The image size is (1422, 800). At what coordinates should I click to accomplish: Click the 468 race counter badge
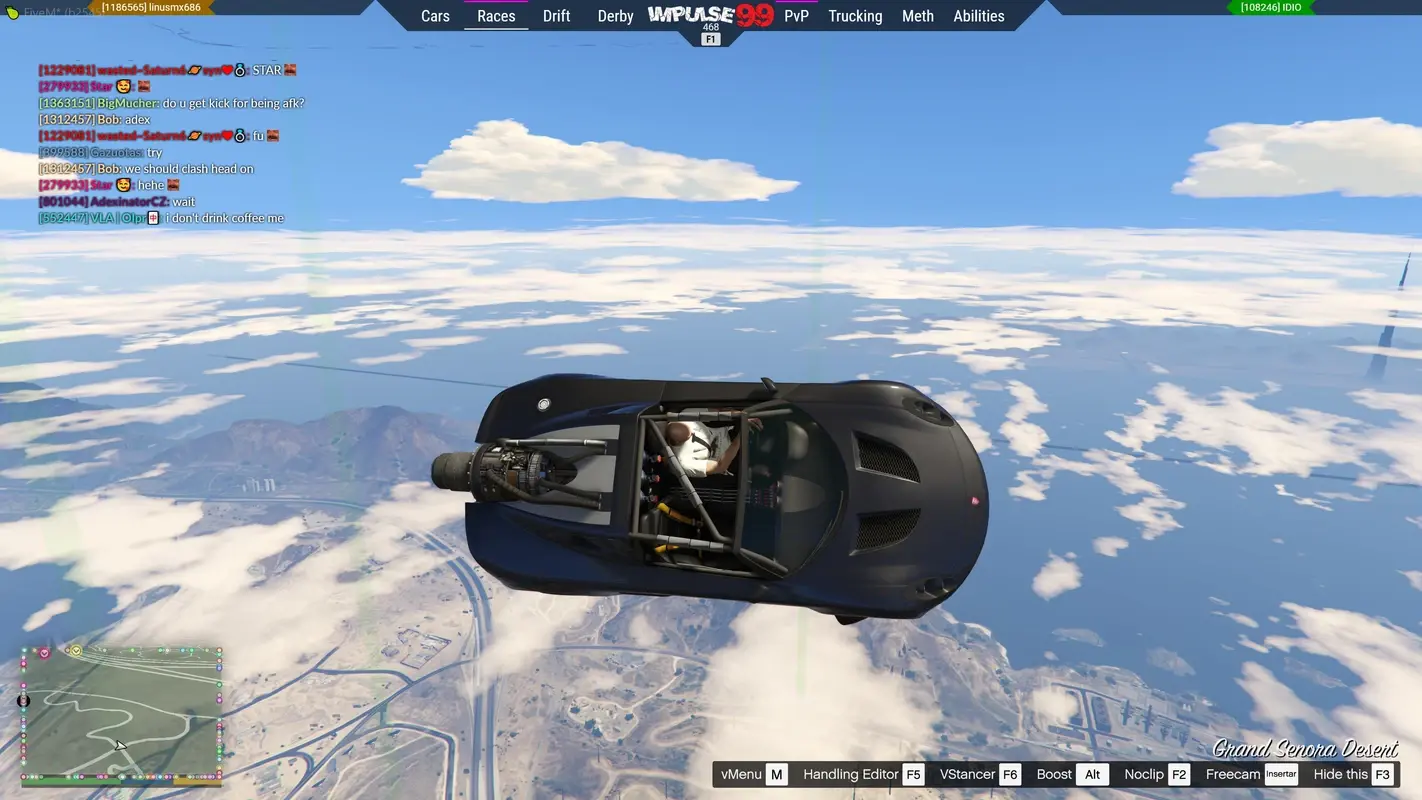coord(710,29)
